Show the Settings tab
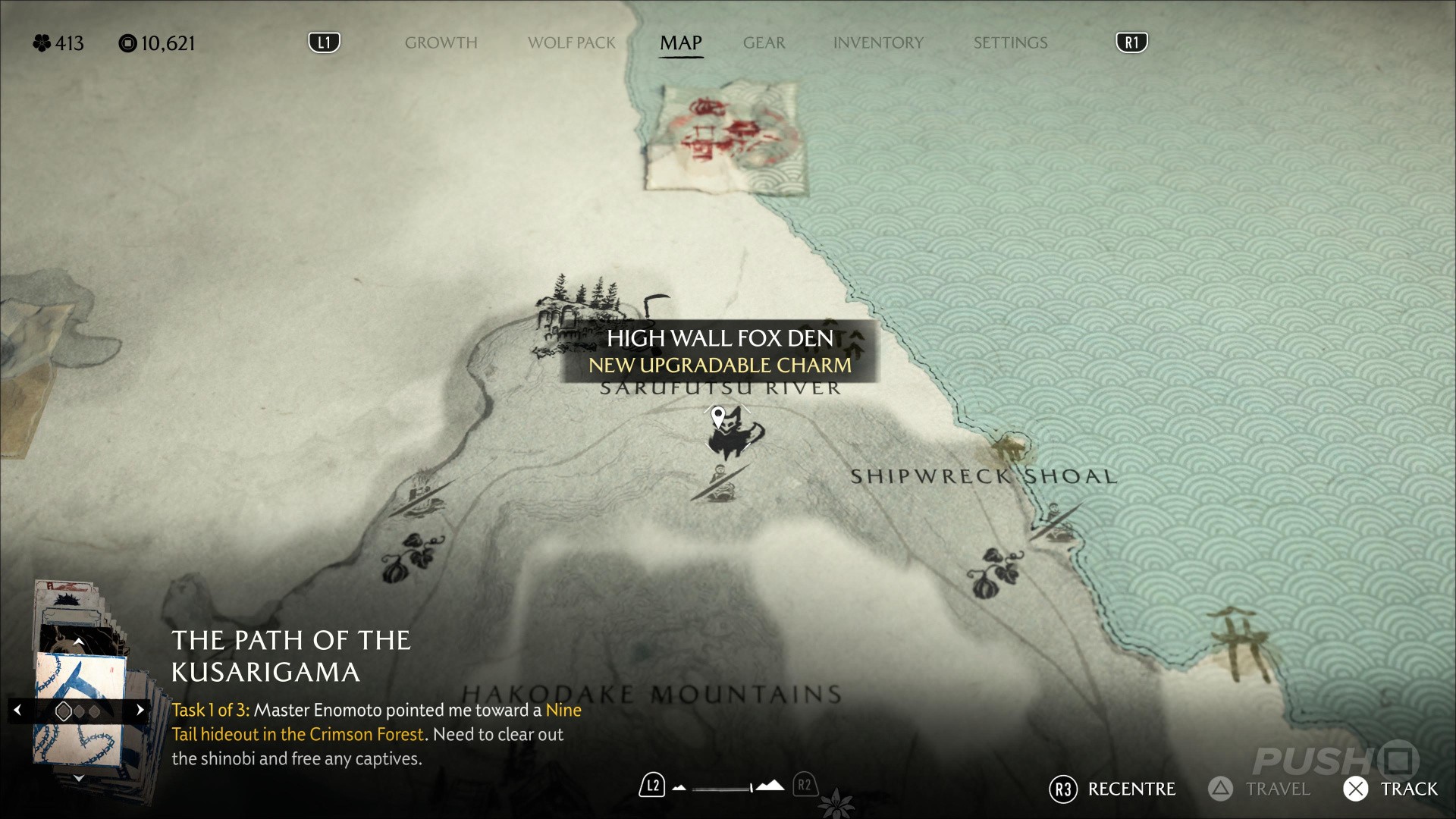 pos(1010,43)
